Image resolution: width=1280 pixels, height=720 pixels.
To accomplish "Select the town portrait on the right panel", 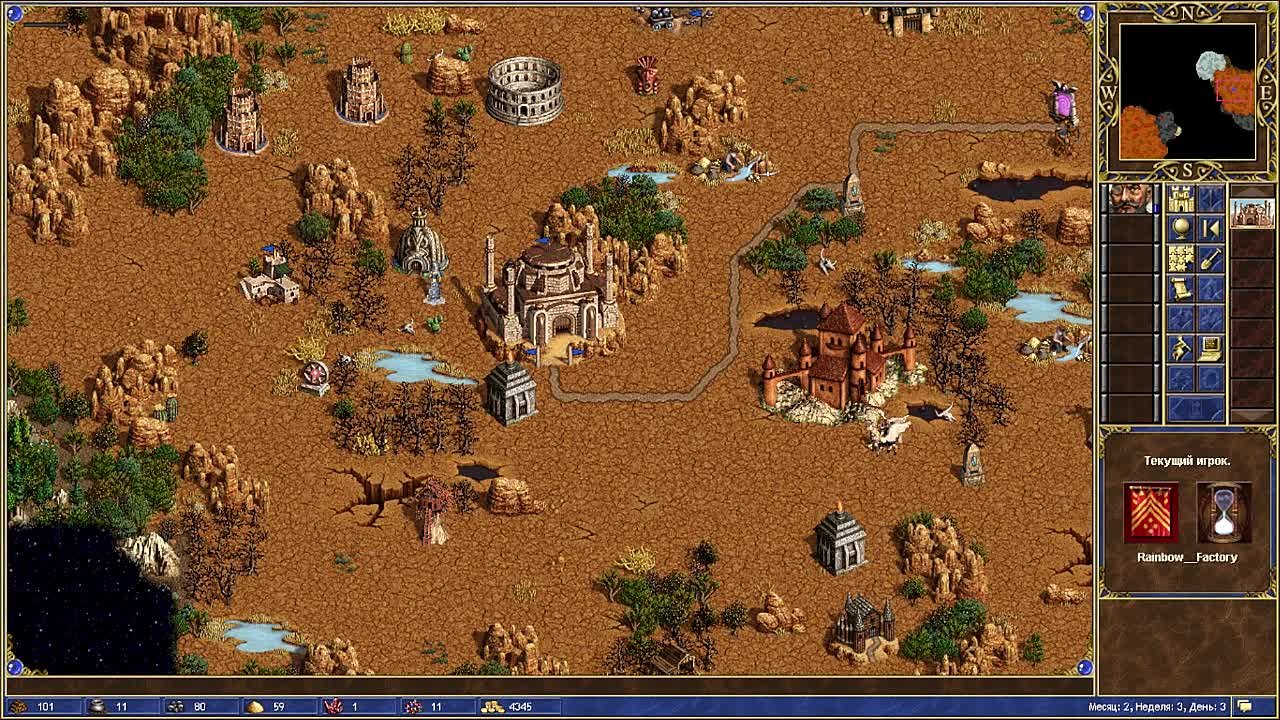I will (1251, 212).
